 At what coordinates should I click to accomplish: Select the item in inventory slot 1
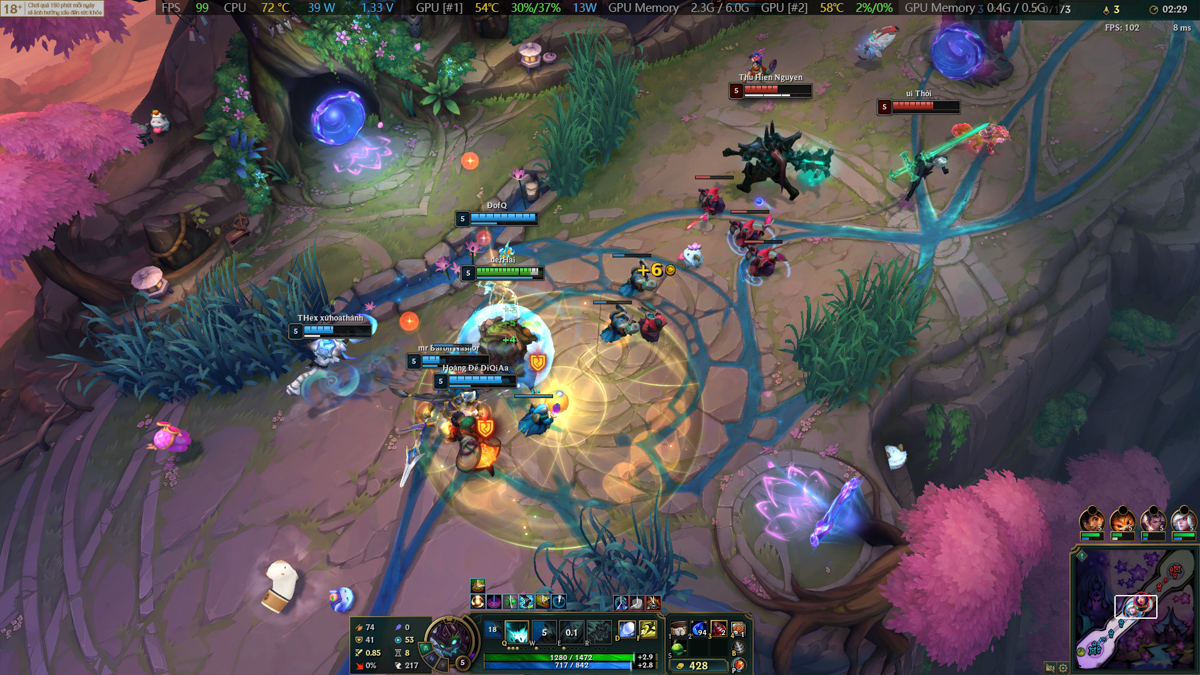679,629
